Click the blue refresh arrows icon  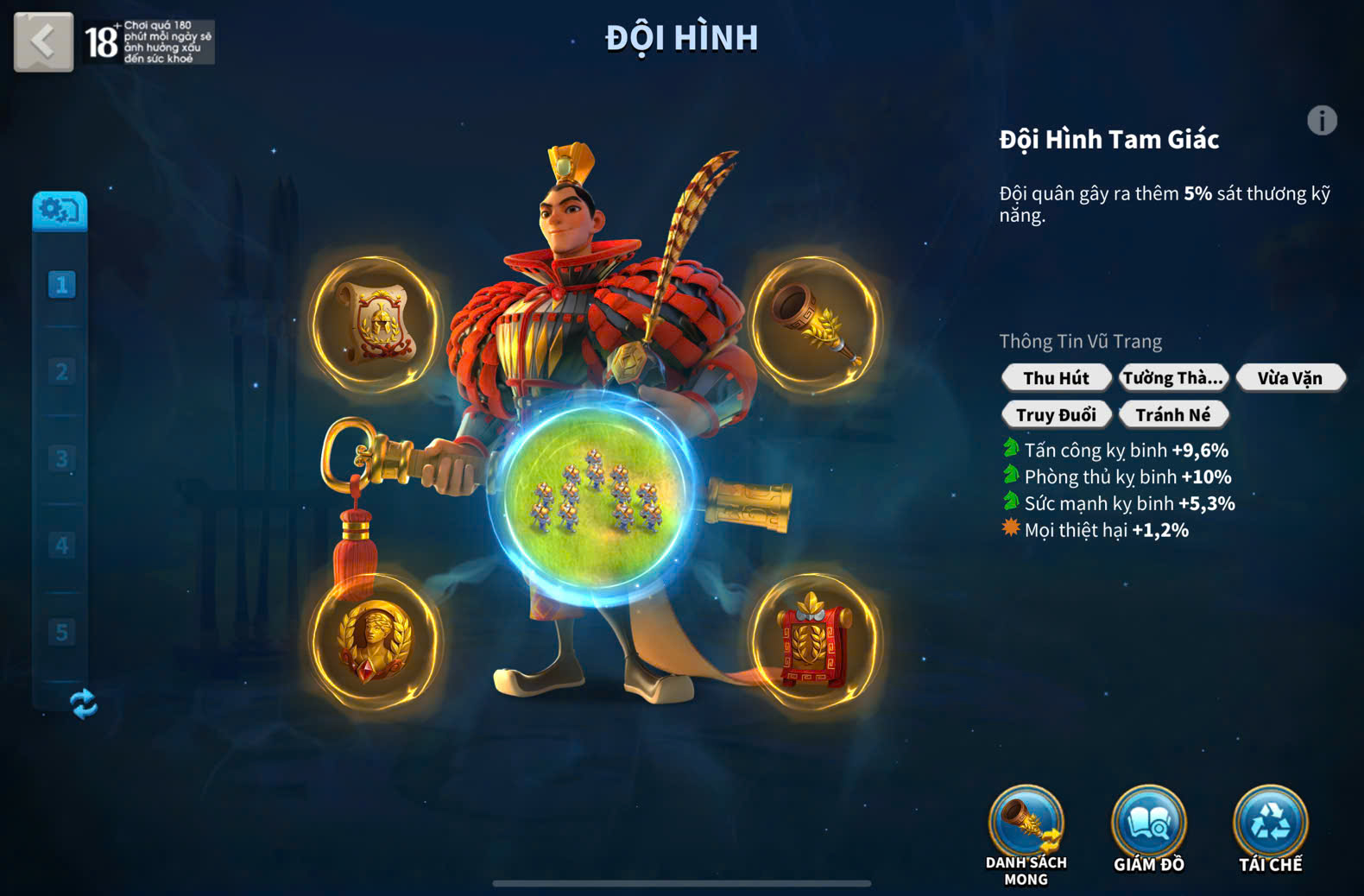tap(84, 704)
